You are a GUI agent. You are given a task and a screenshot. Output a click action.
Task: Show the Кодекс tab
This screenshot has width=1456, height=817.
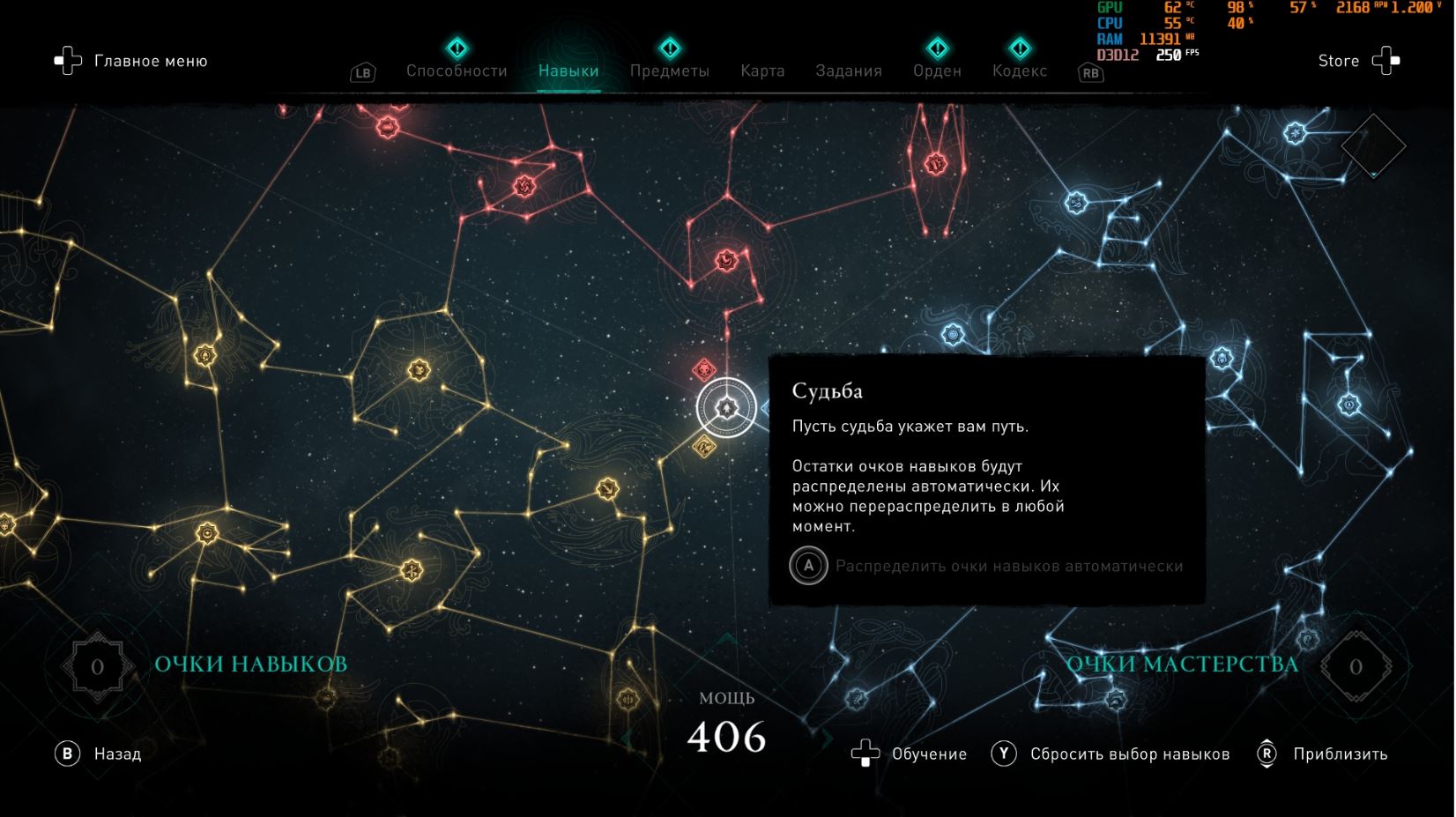[1020, 71]
